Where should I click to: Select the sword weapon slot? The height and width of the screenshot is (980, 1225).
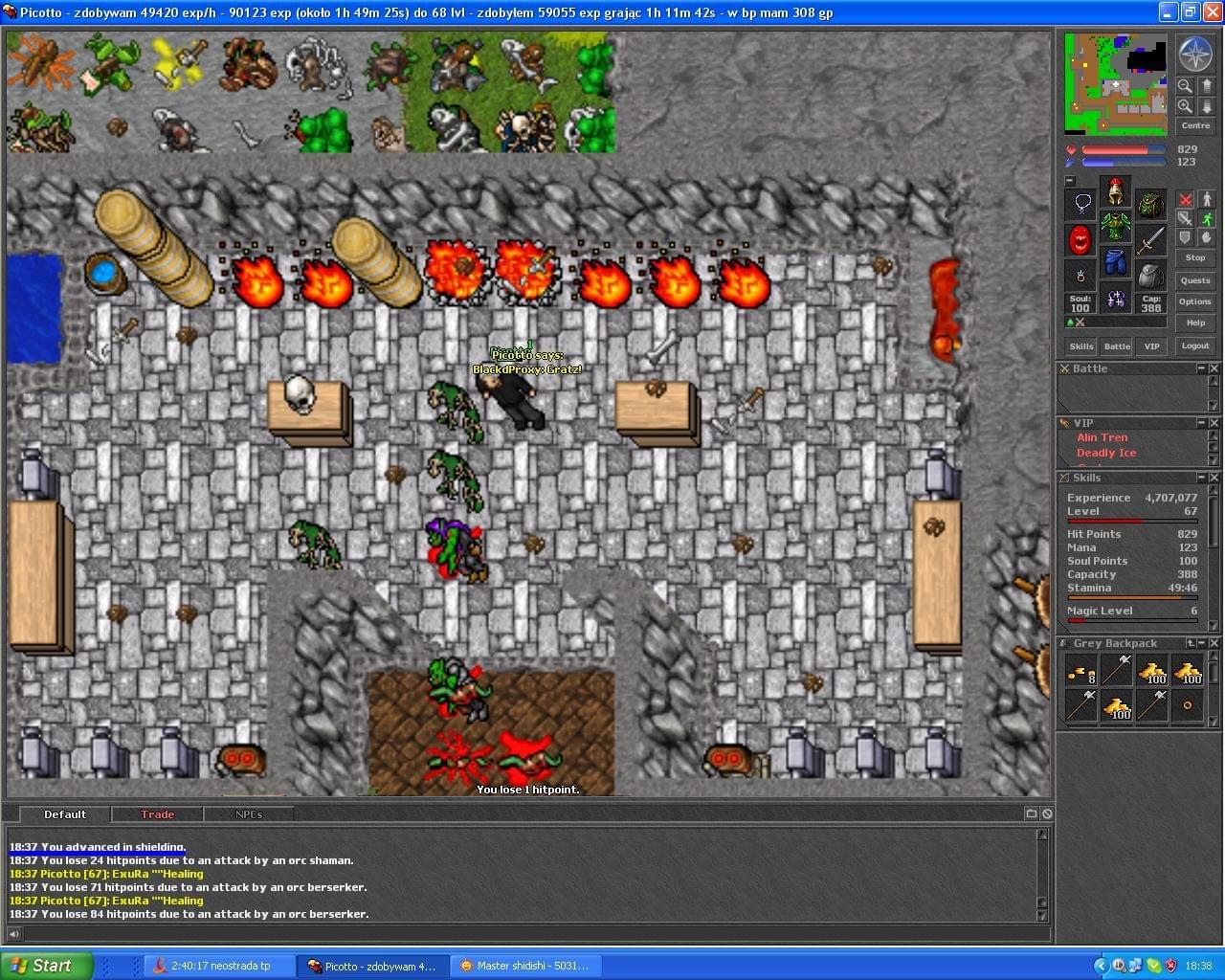(x=1151, y=239)
